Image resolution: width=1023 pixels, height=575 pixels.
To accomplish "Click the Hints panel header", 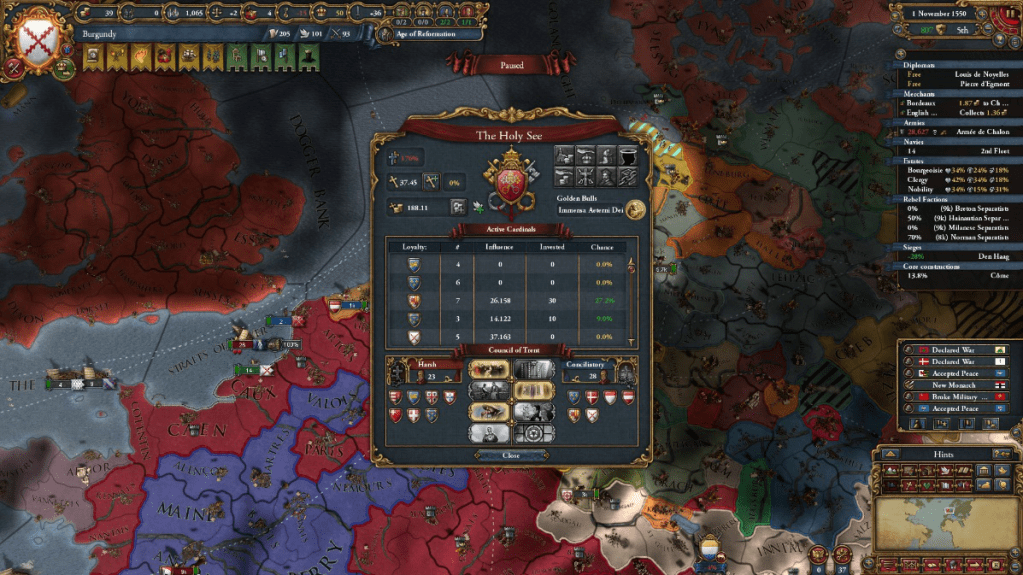I will click(947, 454).
